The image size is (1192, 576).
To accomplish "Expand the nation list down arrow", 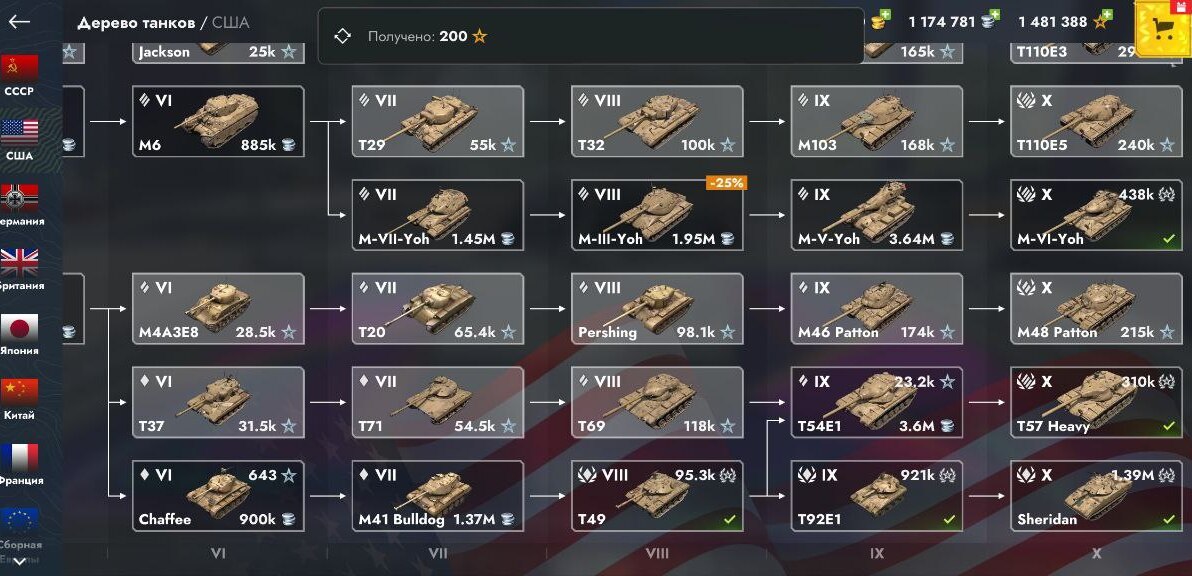I will [19, 562].
